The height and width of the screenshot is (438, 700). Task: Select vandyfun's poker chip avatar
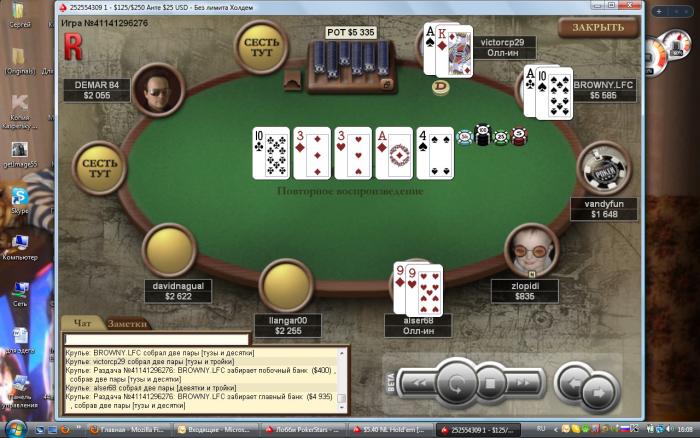point(604,170)
